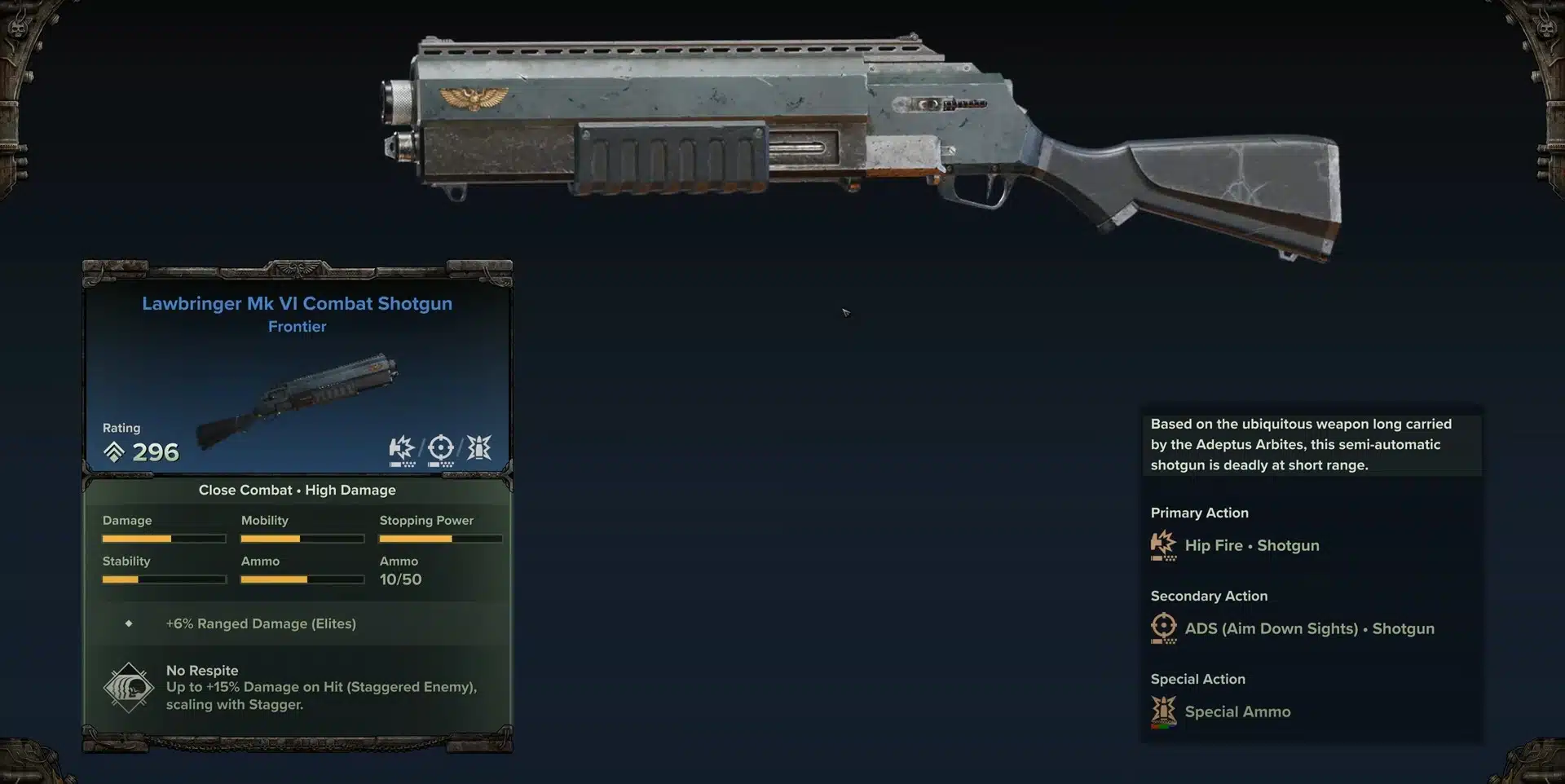Select the +6% Ranged Damage (Elites) perk
Viewport: 1565px width, 784px height.
pos(261,623)
